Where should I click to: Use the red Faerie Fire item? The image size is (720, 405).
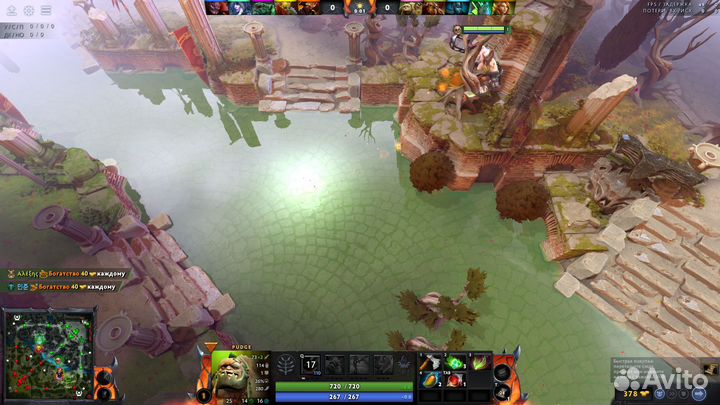click(455, 380)
